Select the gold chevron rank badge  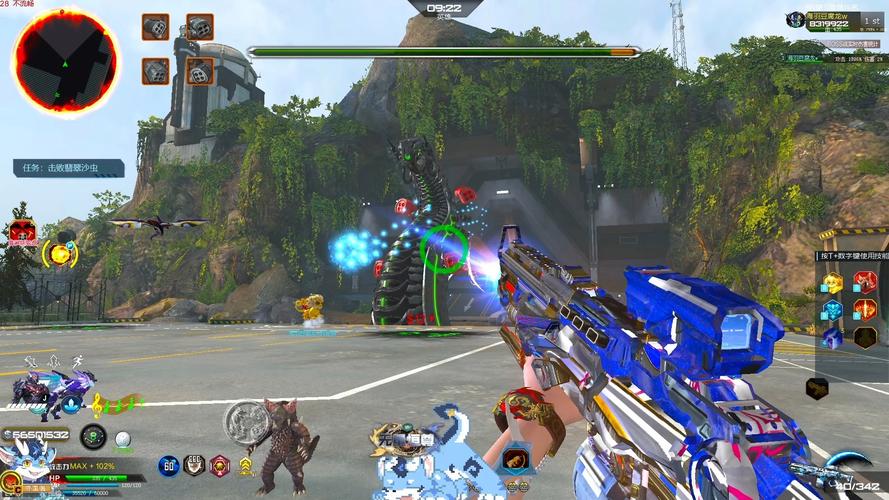(x=245, y=466)
